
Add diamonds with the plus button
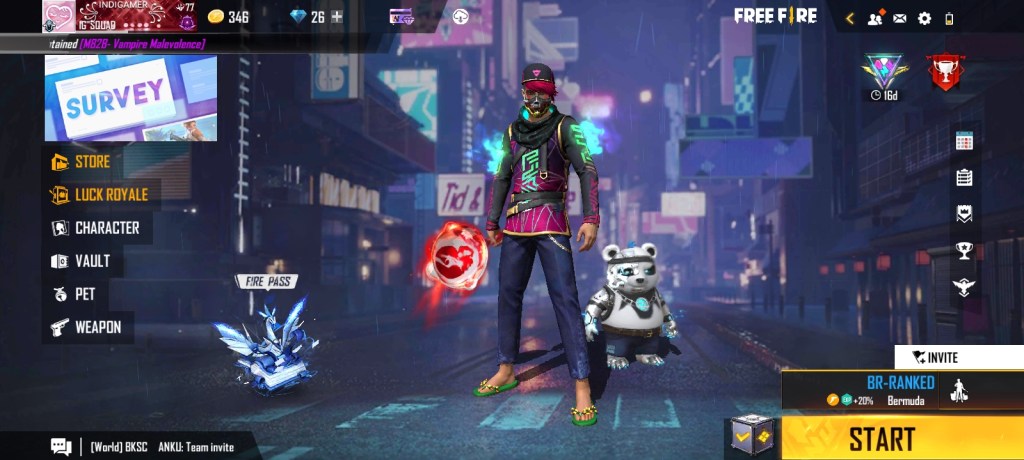(x=337, y=17)
